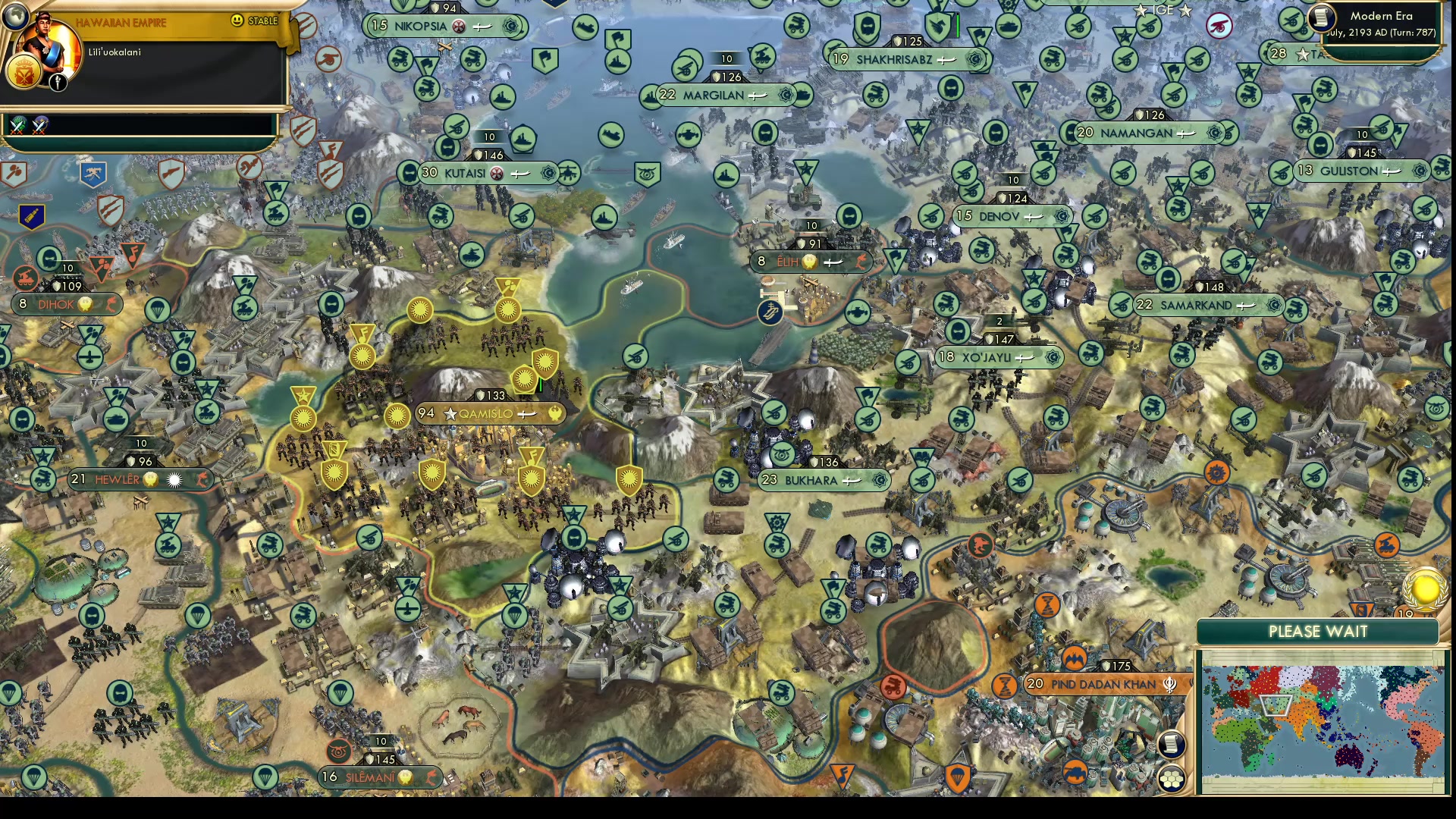The image size is (1456, 819).
Task: Toggle the hex grid view button near the minimap
Action: pyautogui.click(x=1172, y=777)
